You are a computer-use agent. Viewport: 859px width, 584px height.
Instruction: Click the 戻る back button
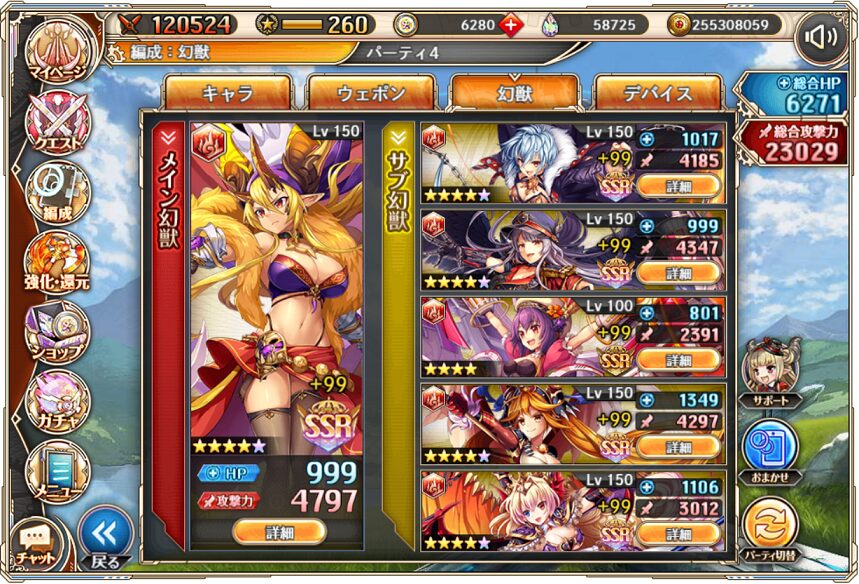105,538
